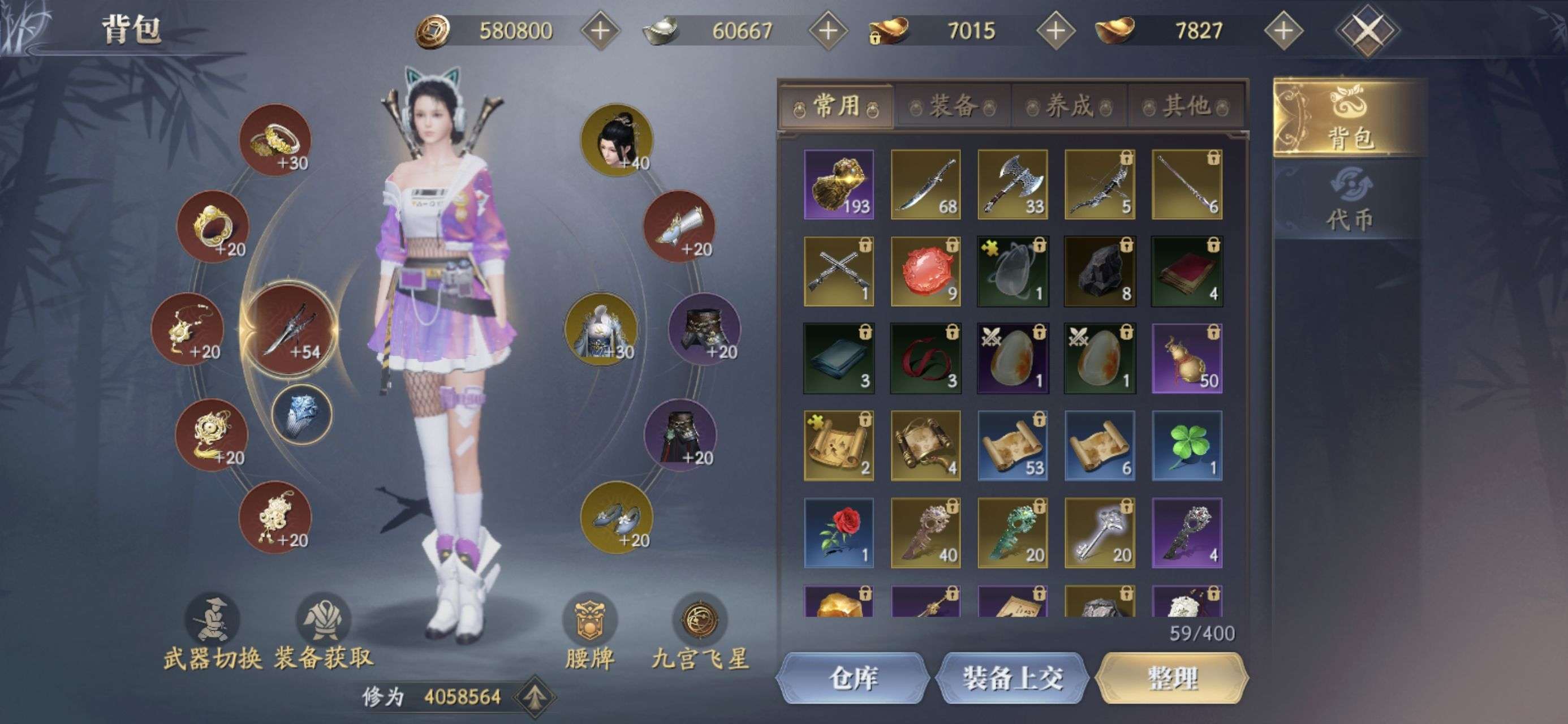Open the 代币 side tab

click(x=1350, y=200)
